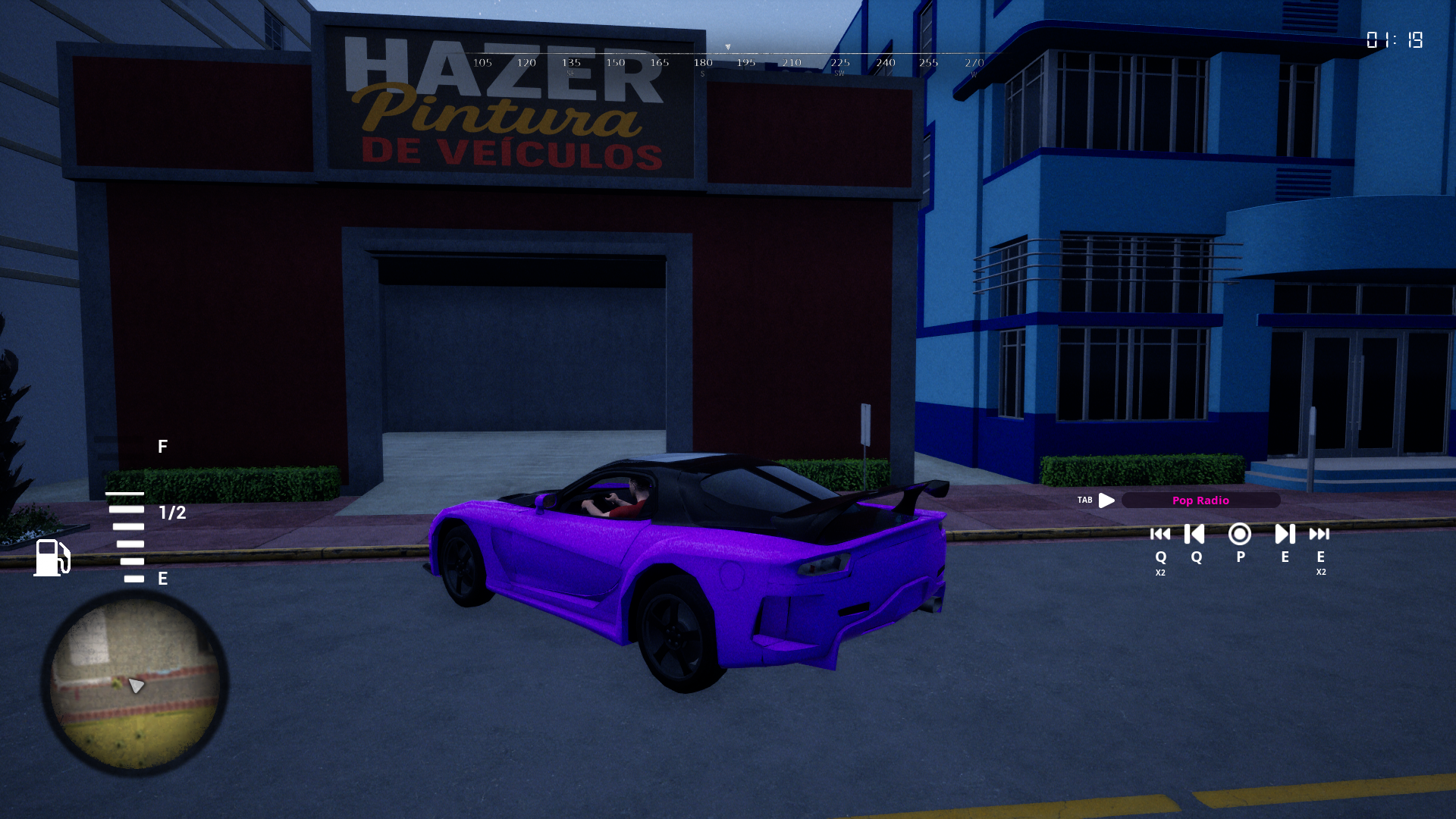The height and width of the screenshot is (819, 1456).
Task: Select the Pop Radio station label
Action: [x=1200, y=500]
